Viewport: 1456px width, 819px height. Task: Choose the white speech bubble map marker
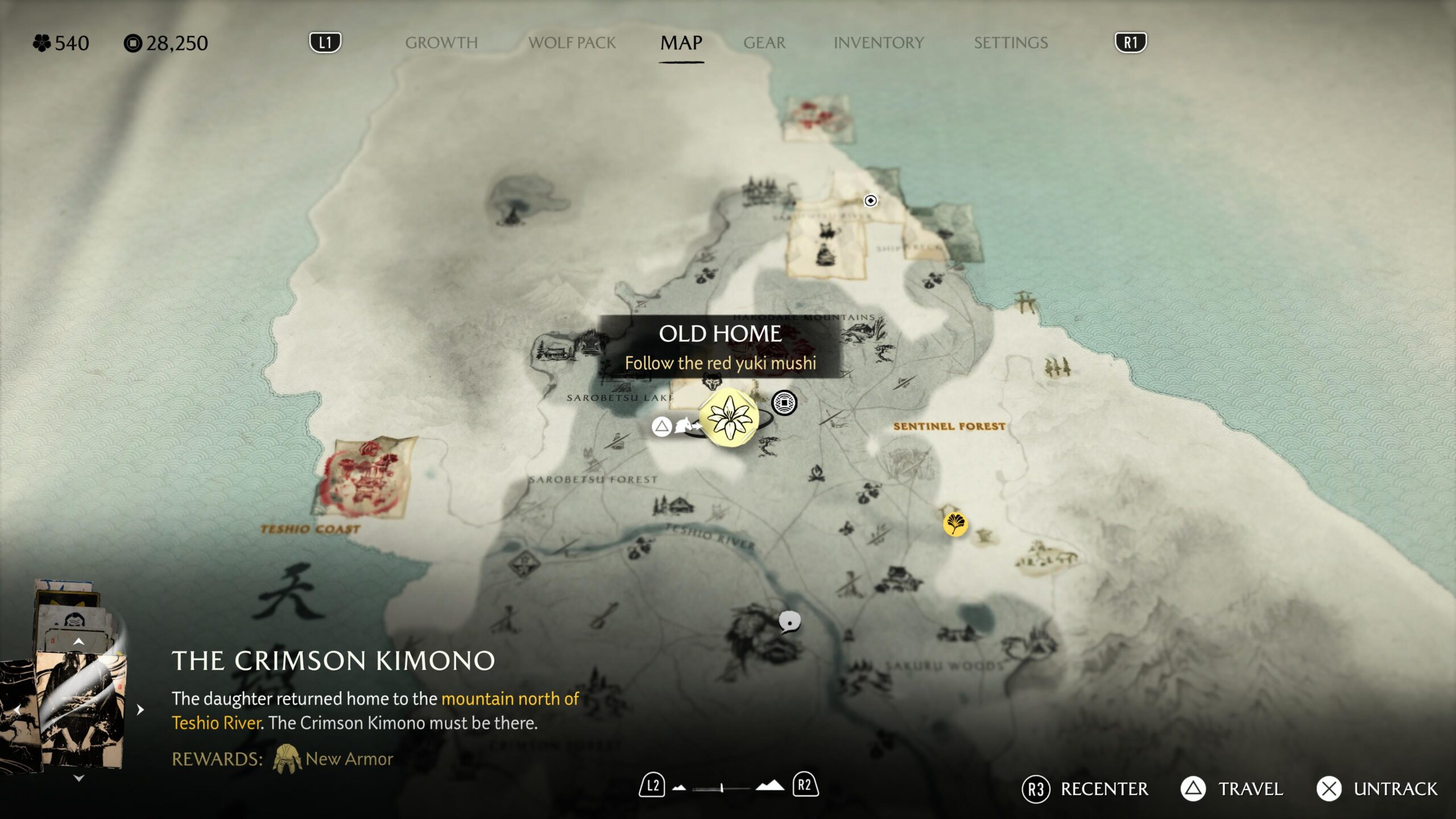tap(789, 622)
